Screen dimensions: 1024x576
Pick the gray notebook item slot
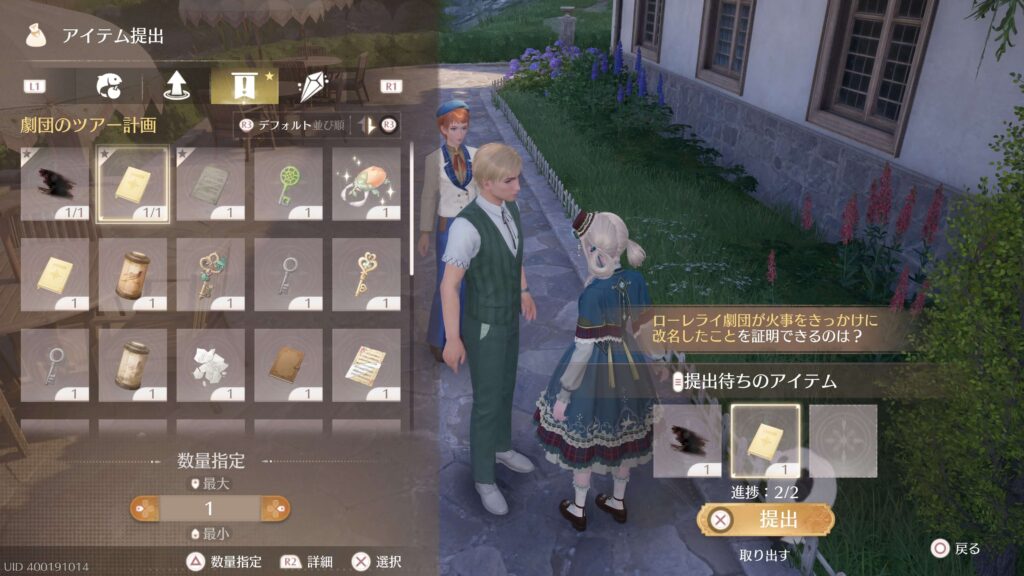point(211,184)
